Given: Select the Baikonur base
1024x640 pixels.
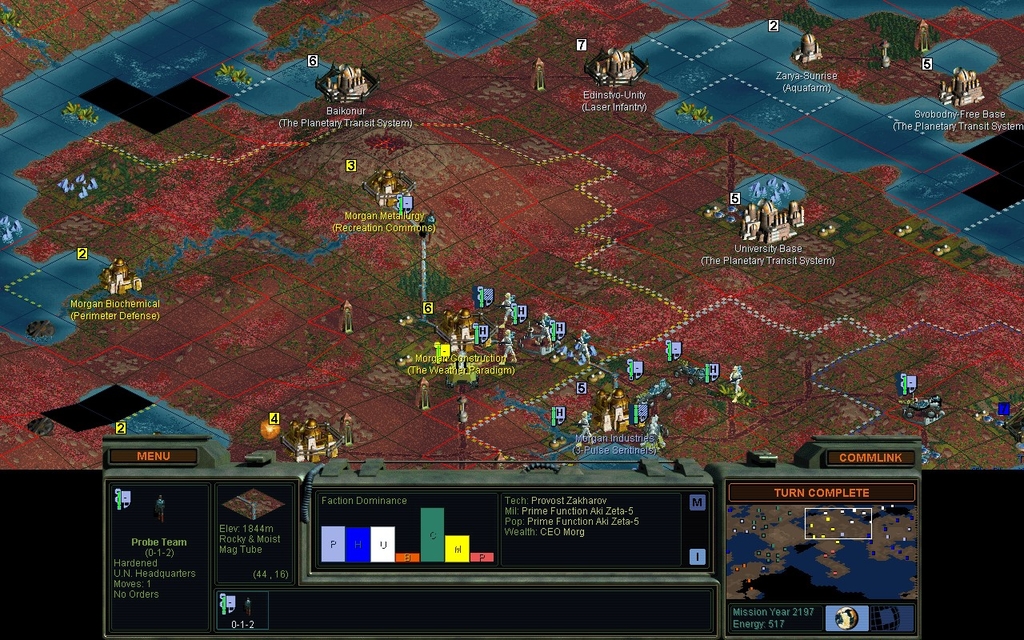Looking at the screenshot, I should tap(346, 82).
